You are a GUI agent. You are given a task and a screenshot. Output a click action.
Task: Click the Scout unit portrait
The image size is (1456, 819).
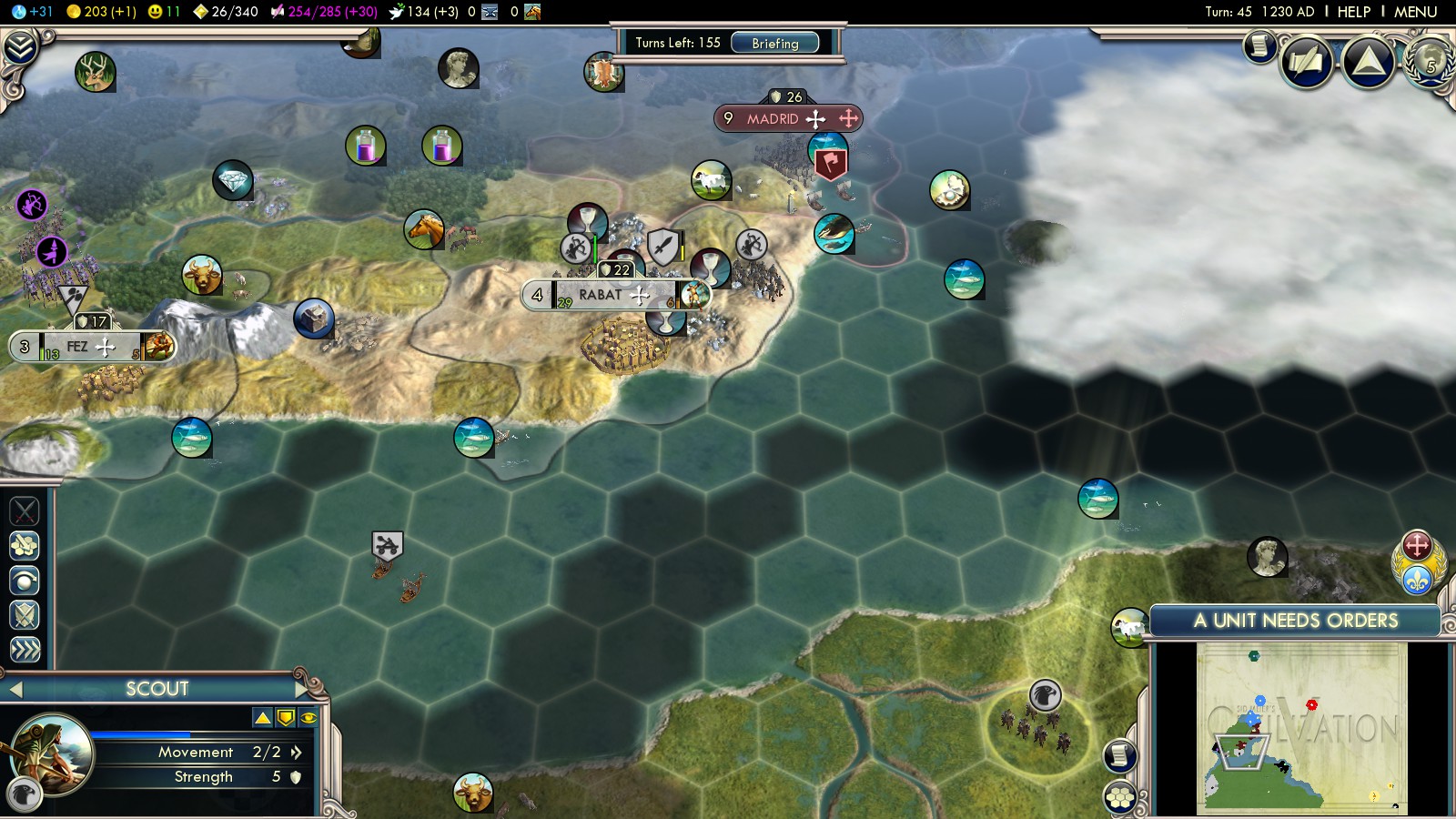point(53,753)
